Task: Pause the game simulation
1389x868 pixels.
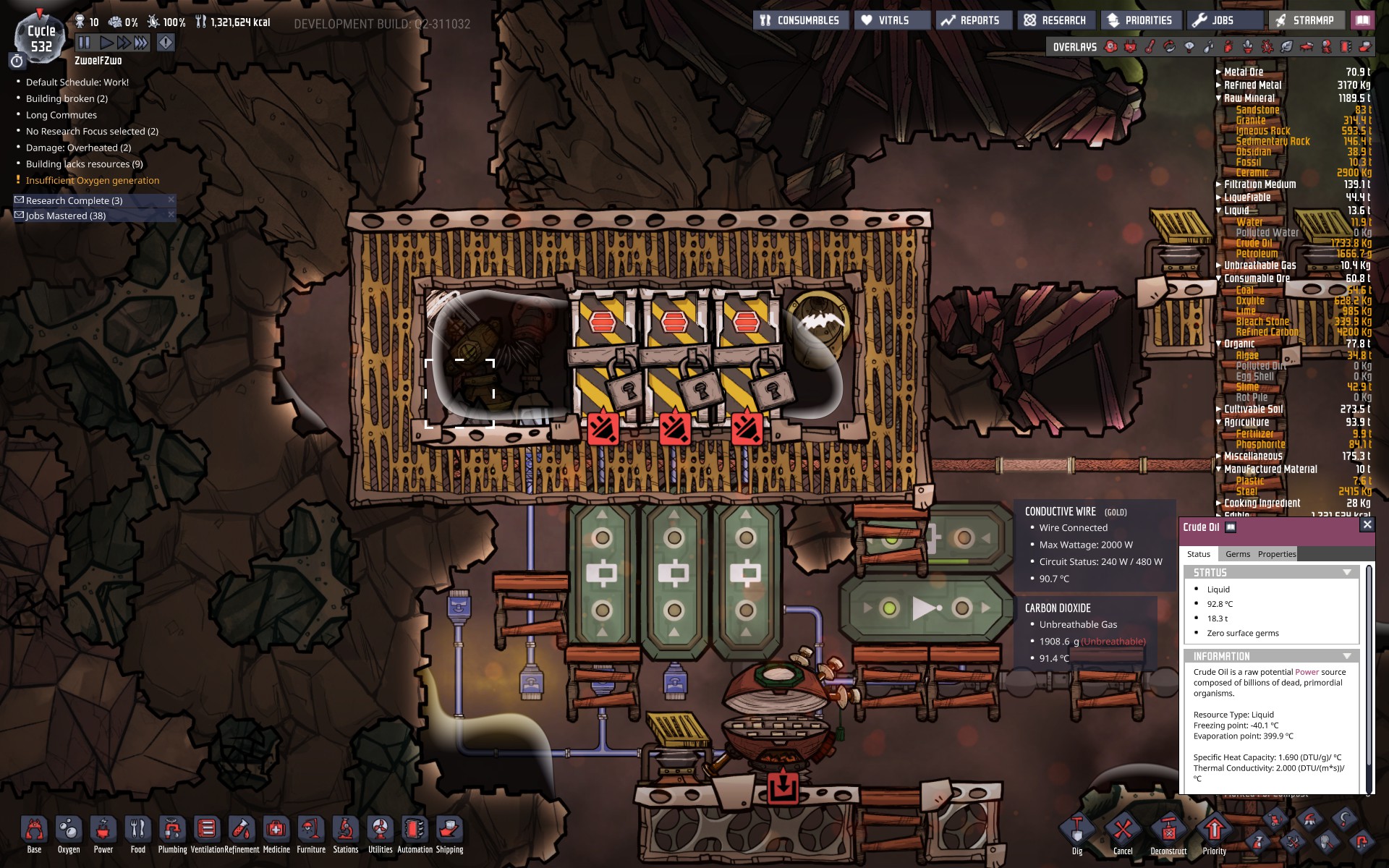Action: point(84,43)
